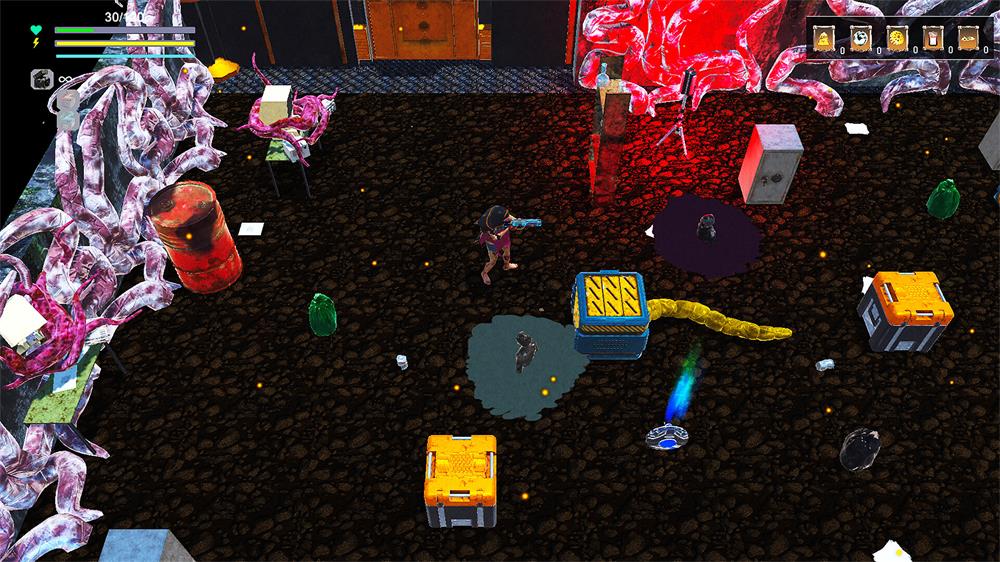This screenshot has height=562, width=1000.
Task: Select the red-and-white cup item slot
Action: click(932, 37)
